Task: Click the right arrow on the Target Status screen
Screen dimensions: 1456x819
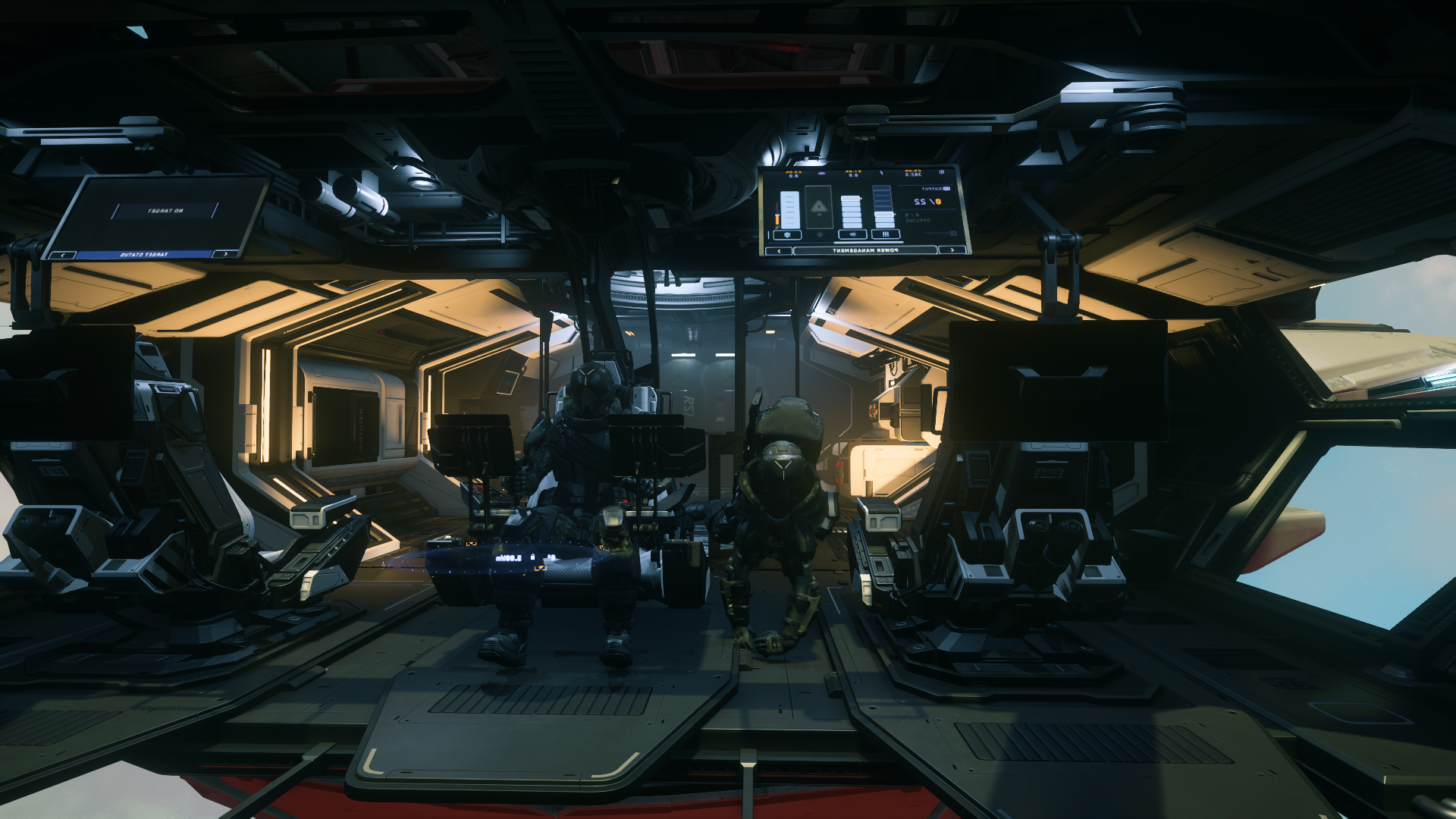Action: 225,253
